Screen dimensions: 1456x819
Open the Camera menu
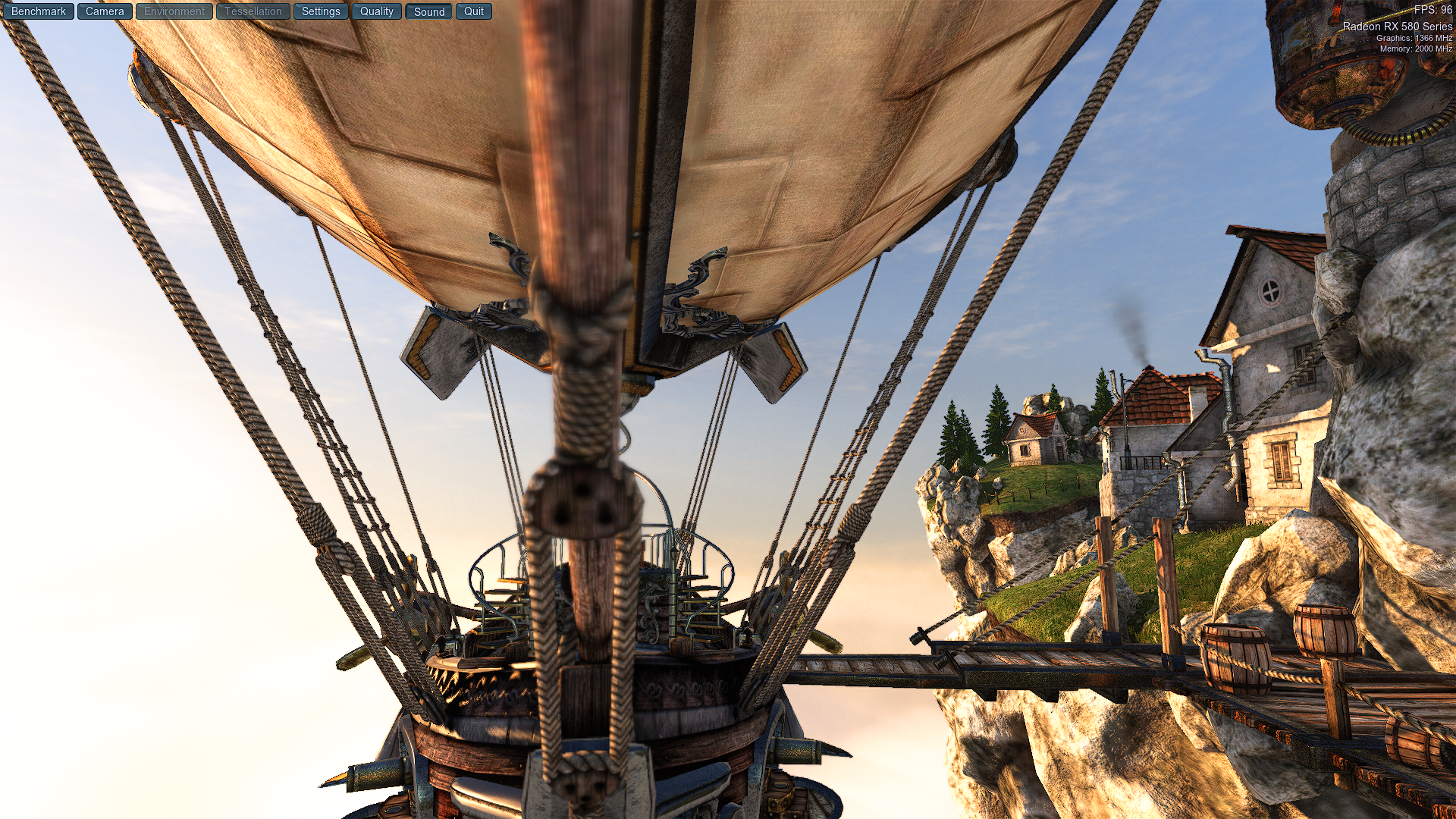coord(105,11)
